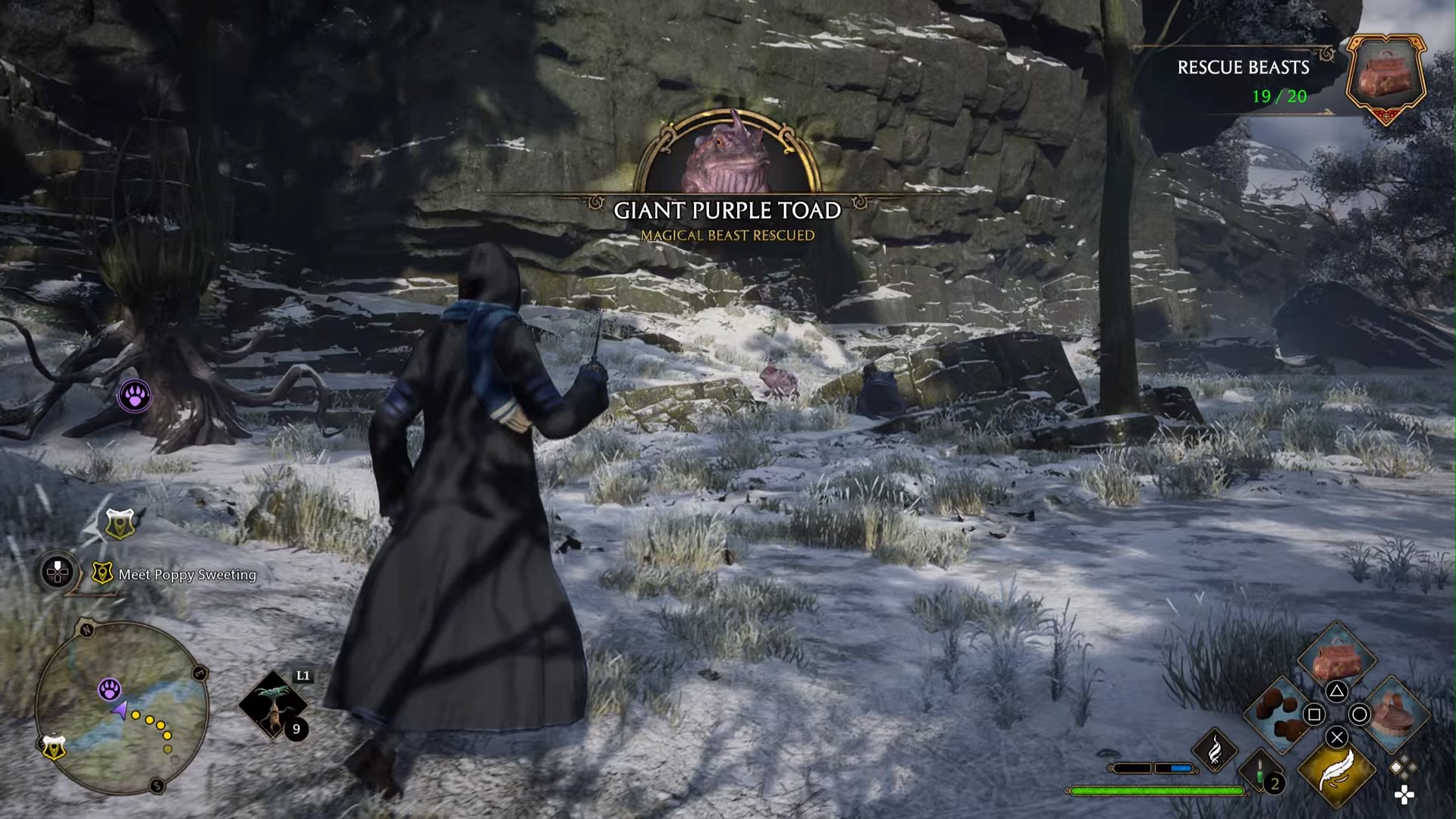Image resolution: width=1456 pixels, height=819 pixels.
Task: Click the D-pad indicator at bottom right
Action: [x=1405, y=793]
